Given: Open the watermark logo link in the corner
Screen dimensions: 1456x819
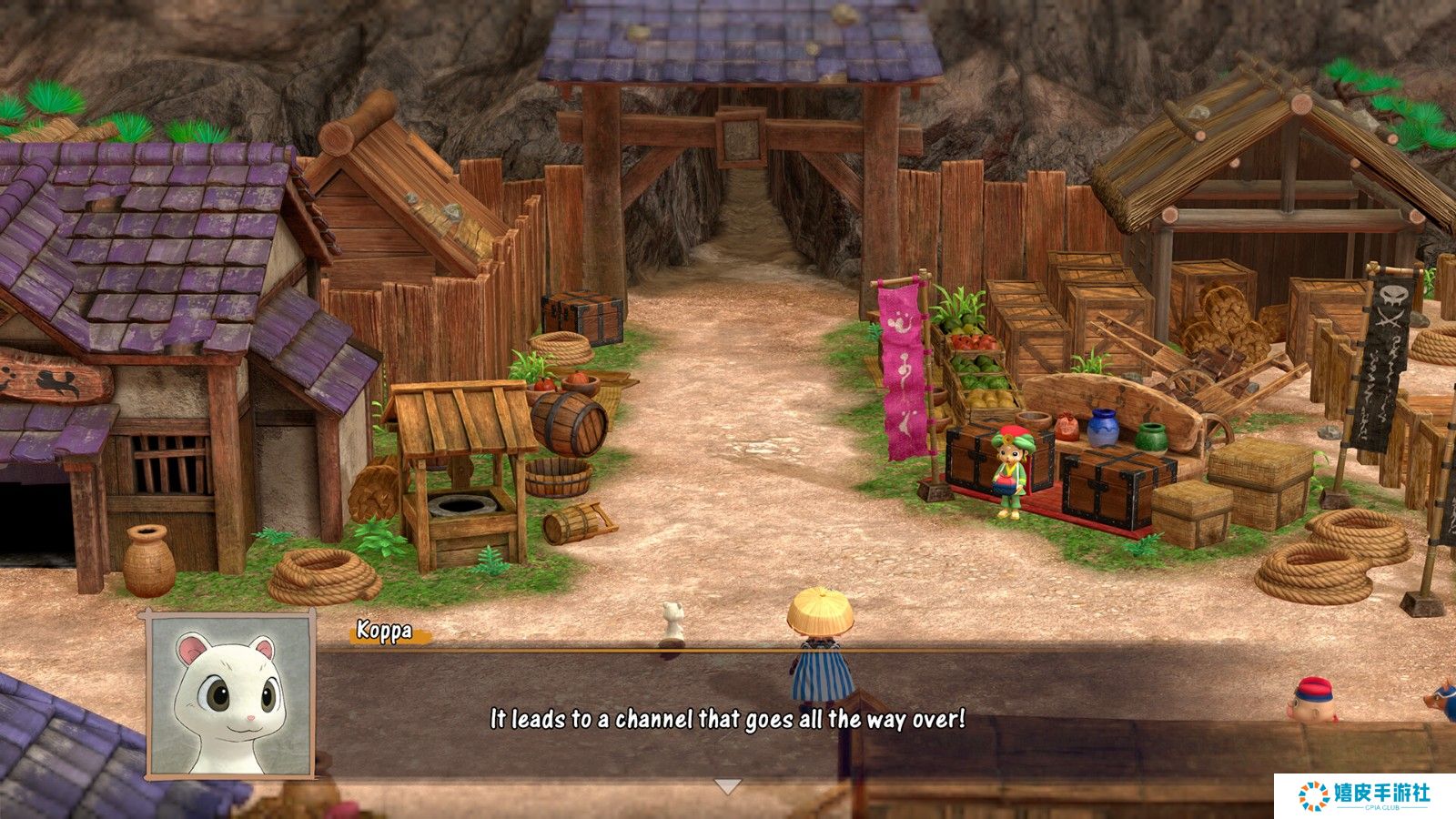Looking at the screenshot, I should [1364, 795].
